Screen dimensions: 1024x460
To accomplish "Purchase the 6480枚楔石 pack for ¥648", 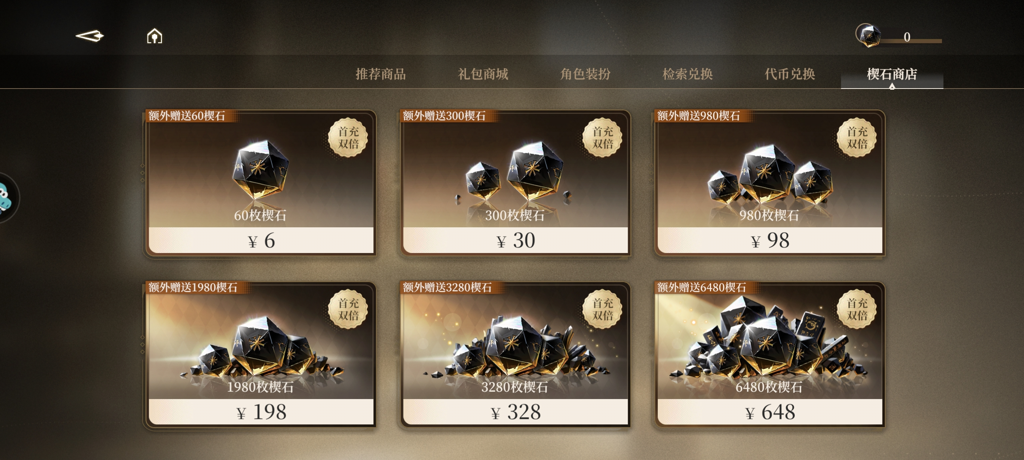I will pos(769,356).
